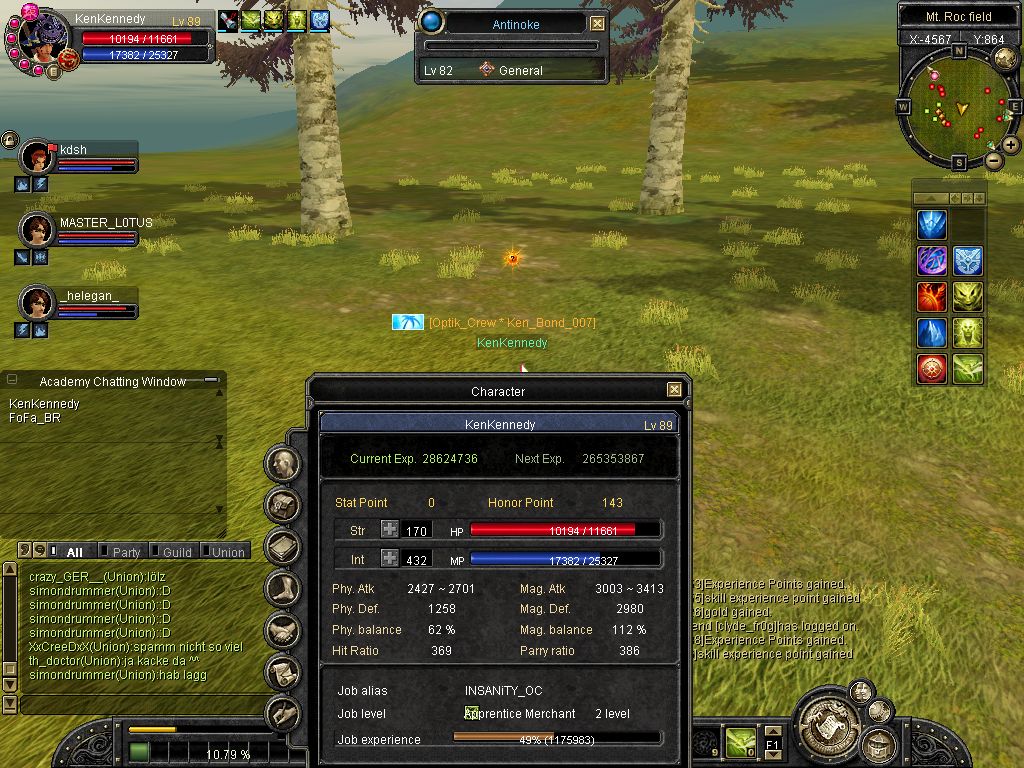Activate the fire swirl skill icon
Screen dimensions: 1024x768
(x=932, y=297)
